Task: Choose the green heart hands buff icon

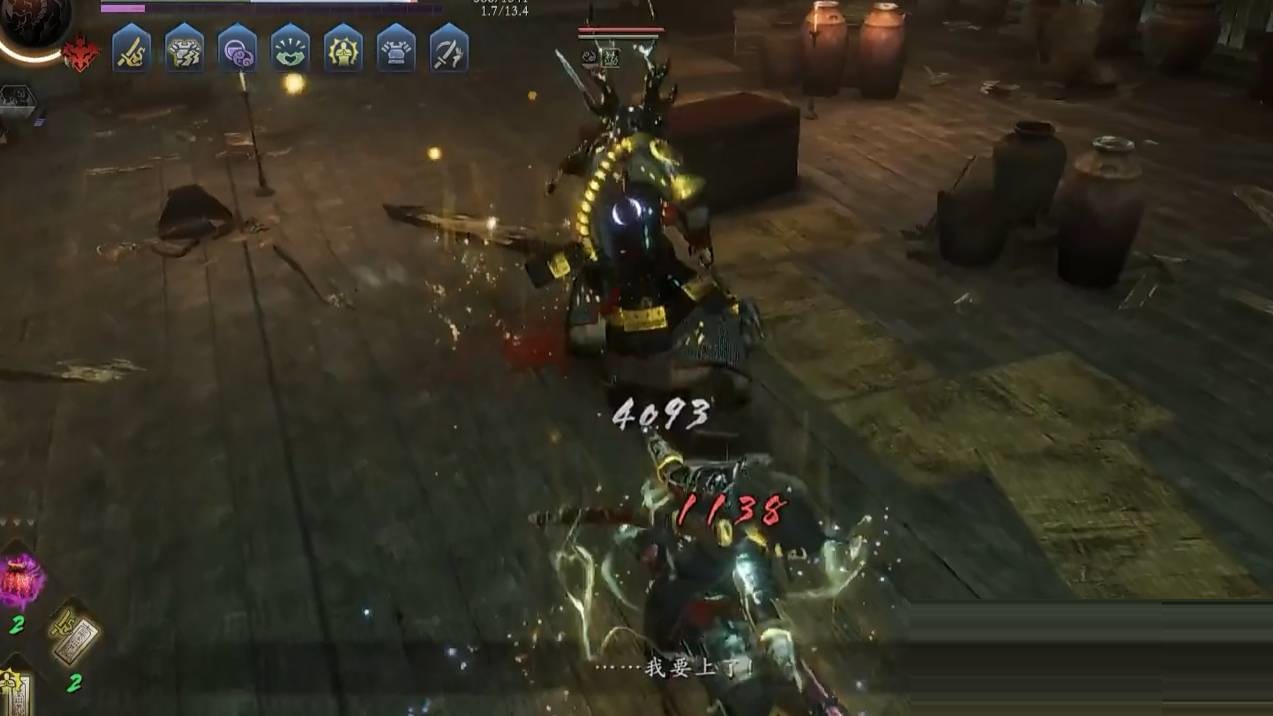Action: [290, 49]
